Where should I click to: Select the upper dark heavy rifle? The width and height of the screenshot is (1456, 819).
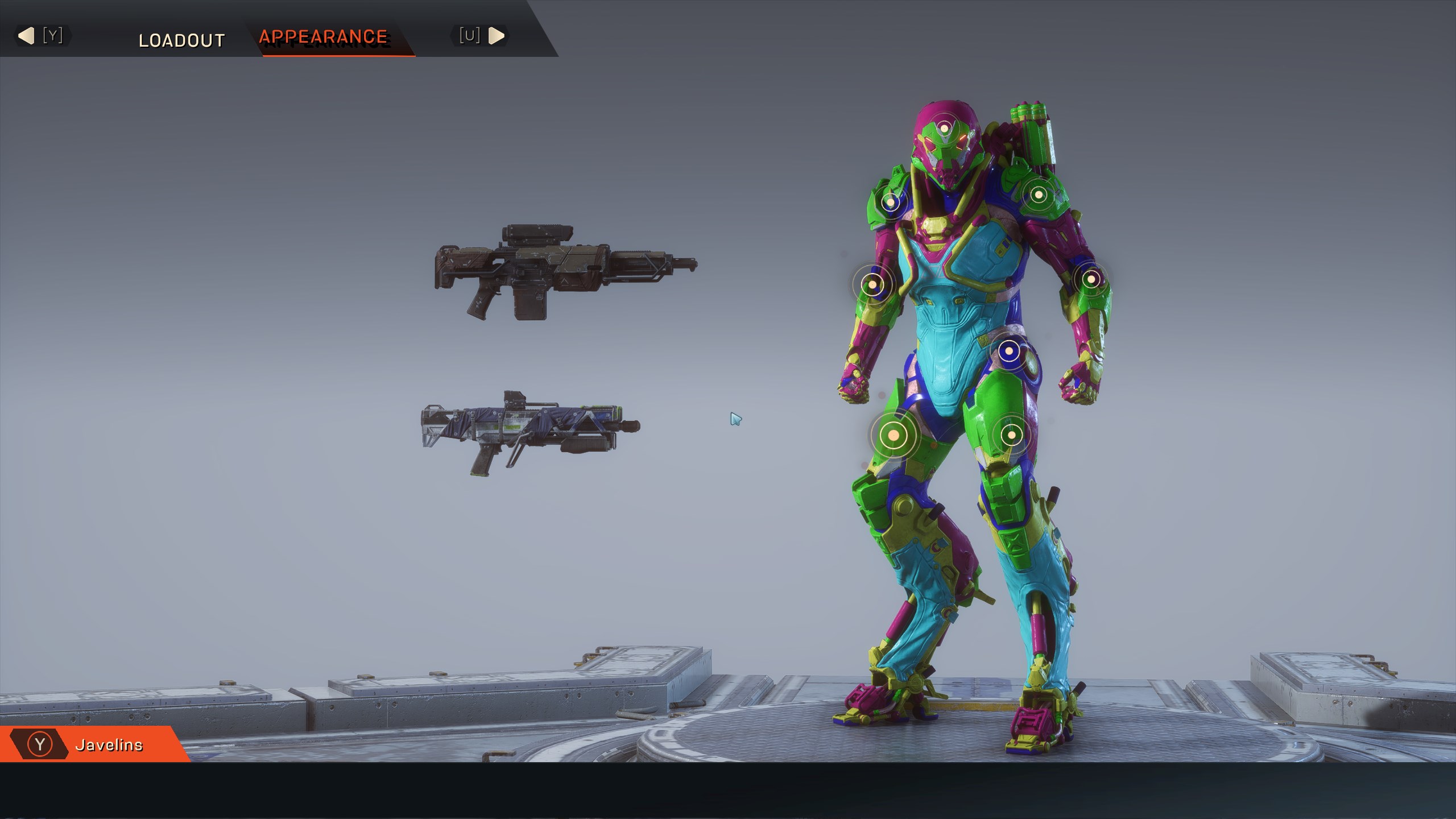click(x=565, y=272)
